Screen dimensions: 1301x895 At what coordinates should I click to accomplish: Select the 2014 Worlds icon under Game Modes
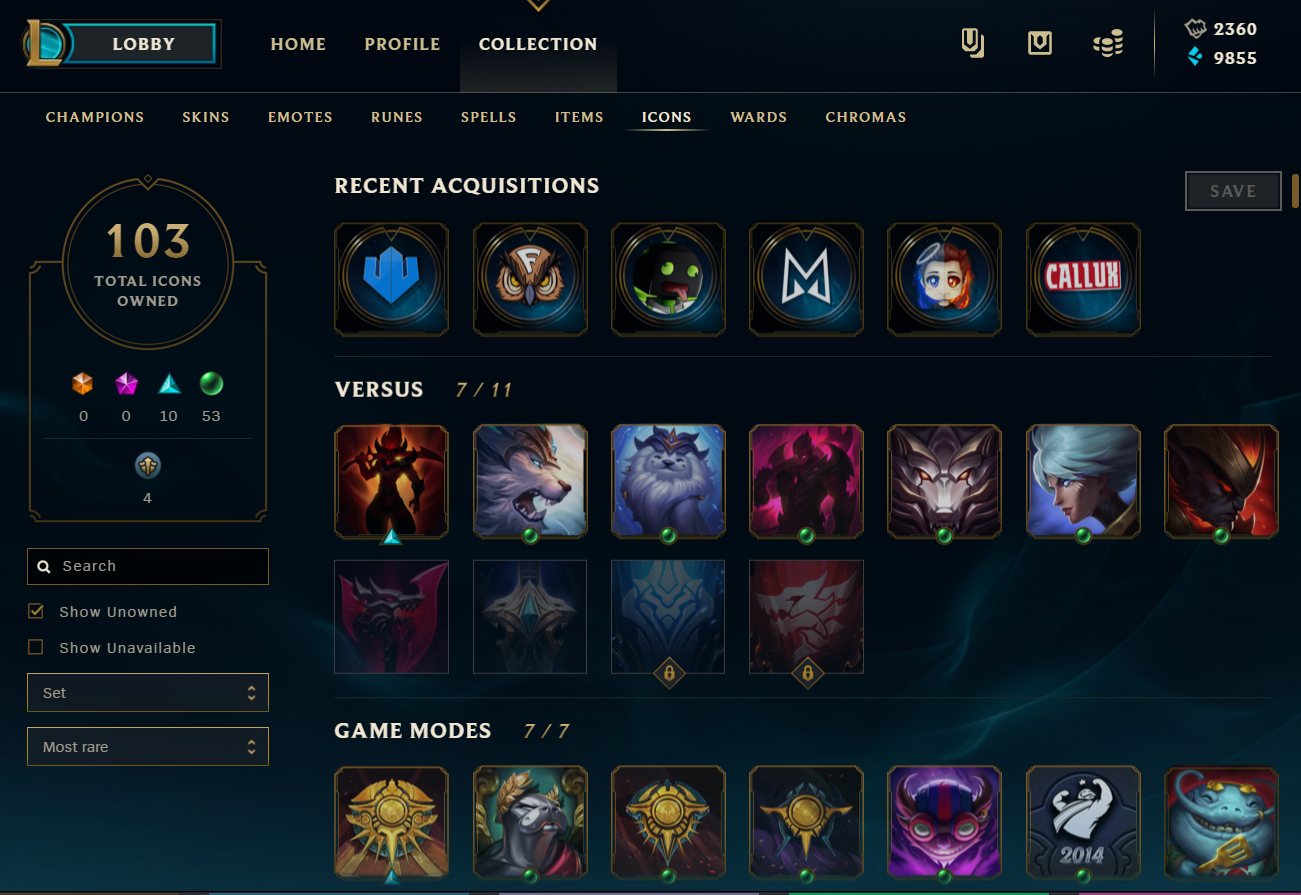[x=1083, y=822]
